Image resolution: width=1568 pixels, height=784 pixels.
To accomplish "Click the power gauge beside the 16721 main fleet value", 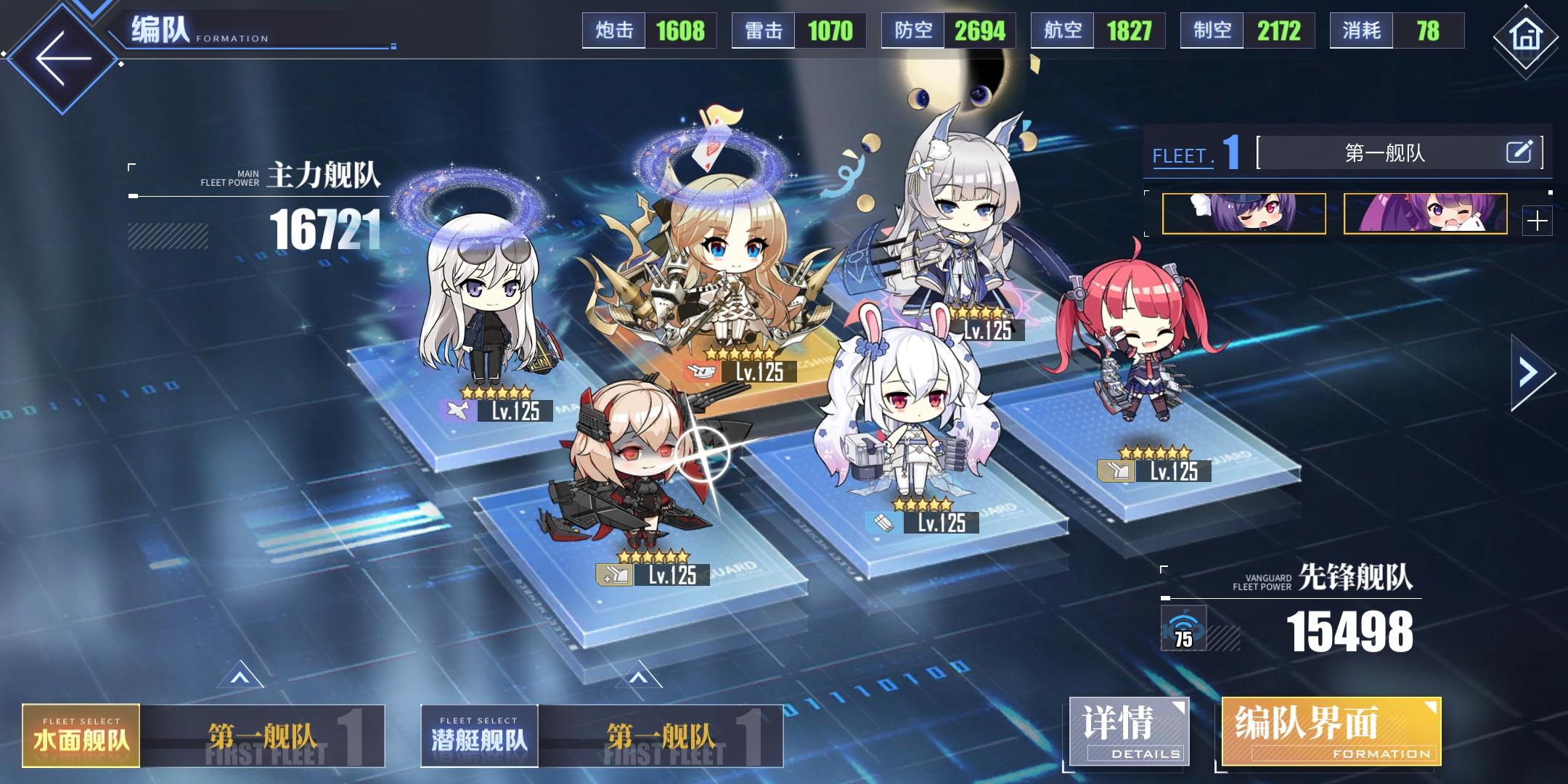I will (x=167, y=240).
